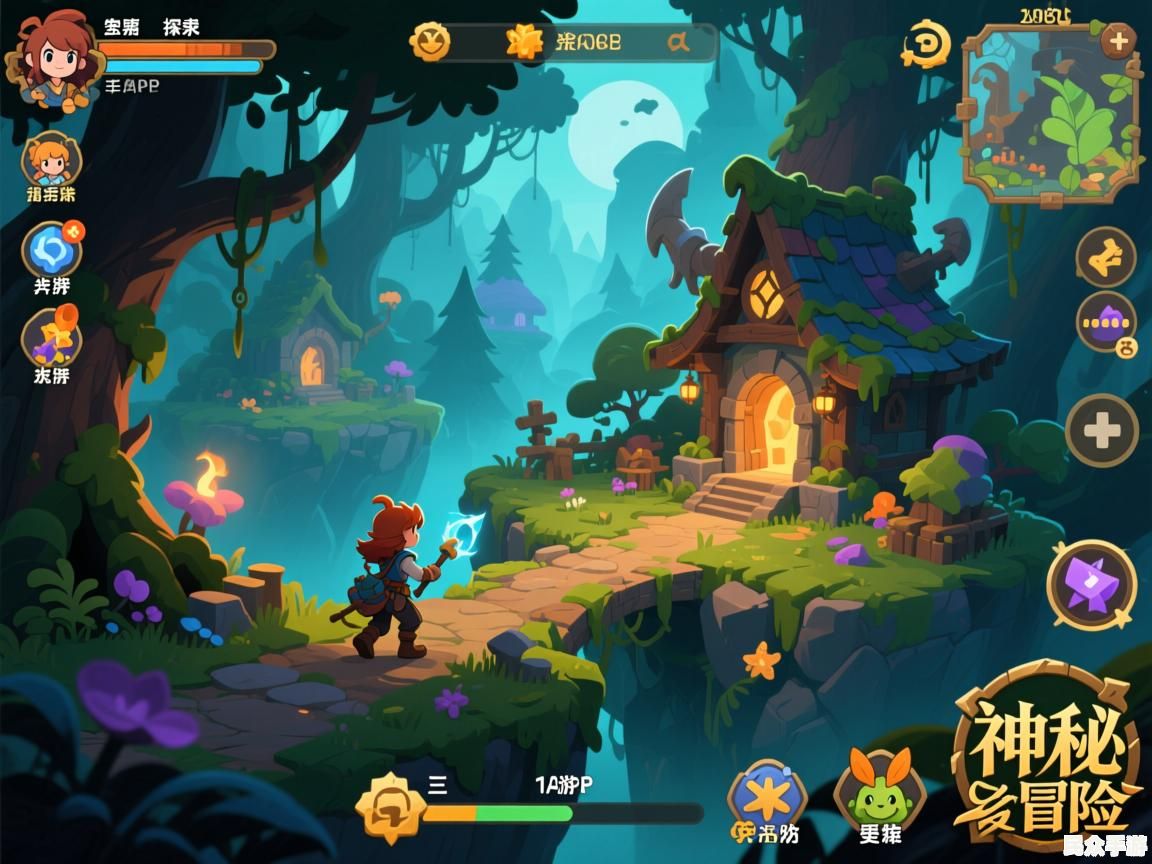Activate the blue swirl skill icon
This screenshot has width=1152, height=864.
click(x=52, y=249)
